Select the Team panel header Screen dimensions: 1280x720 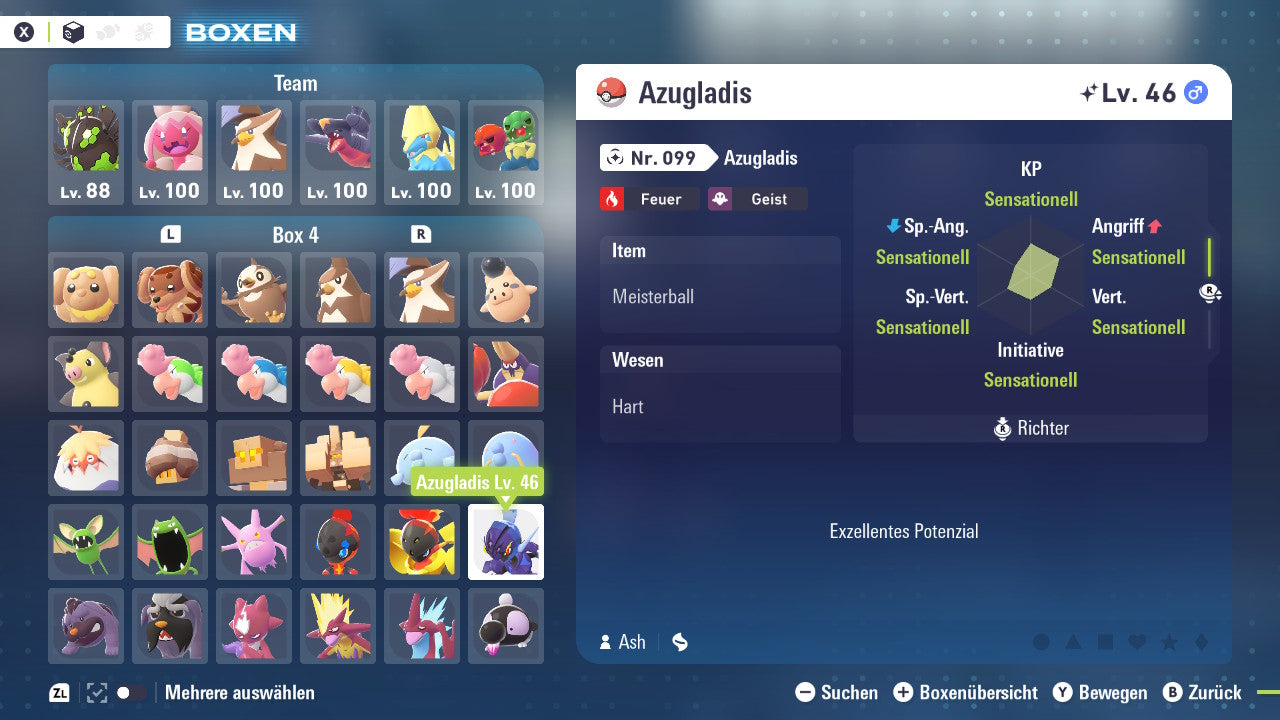pos(295,83)
